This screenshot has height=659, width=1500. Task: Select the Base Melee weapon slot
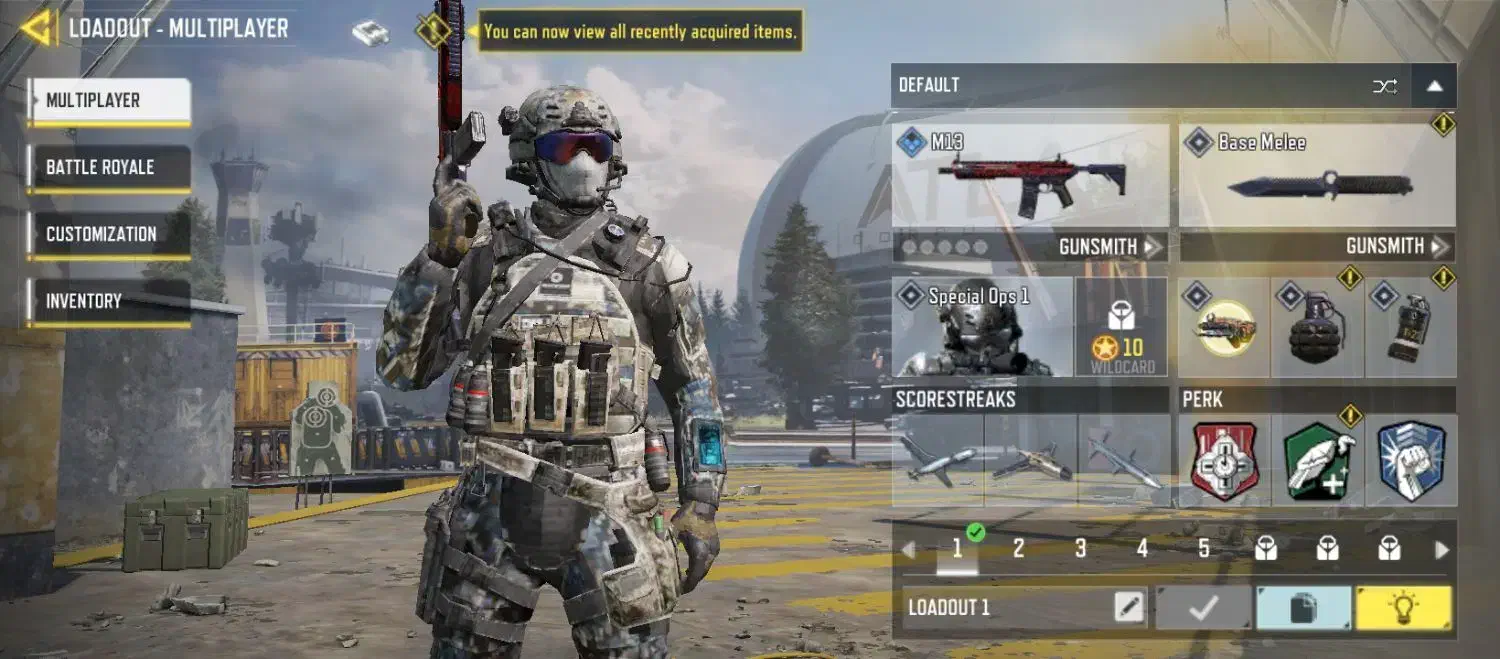tap(1317, 177)
